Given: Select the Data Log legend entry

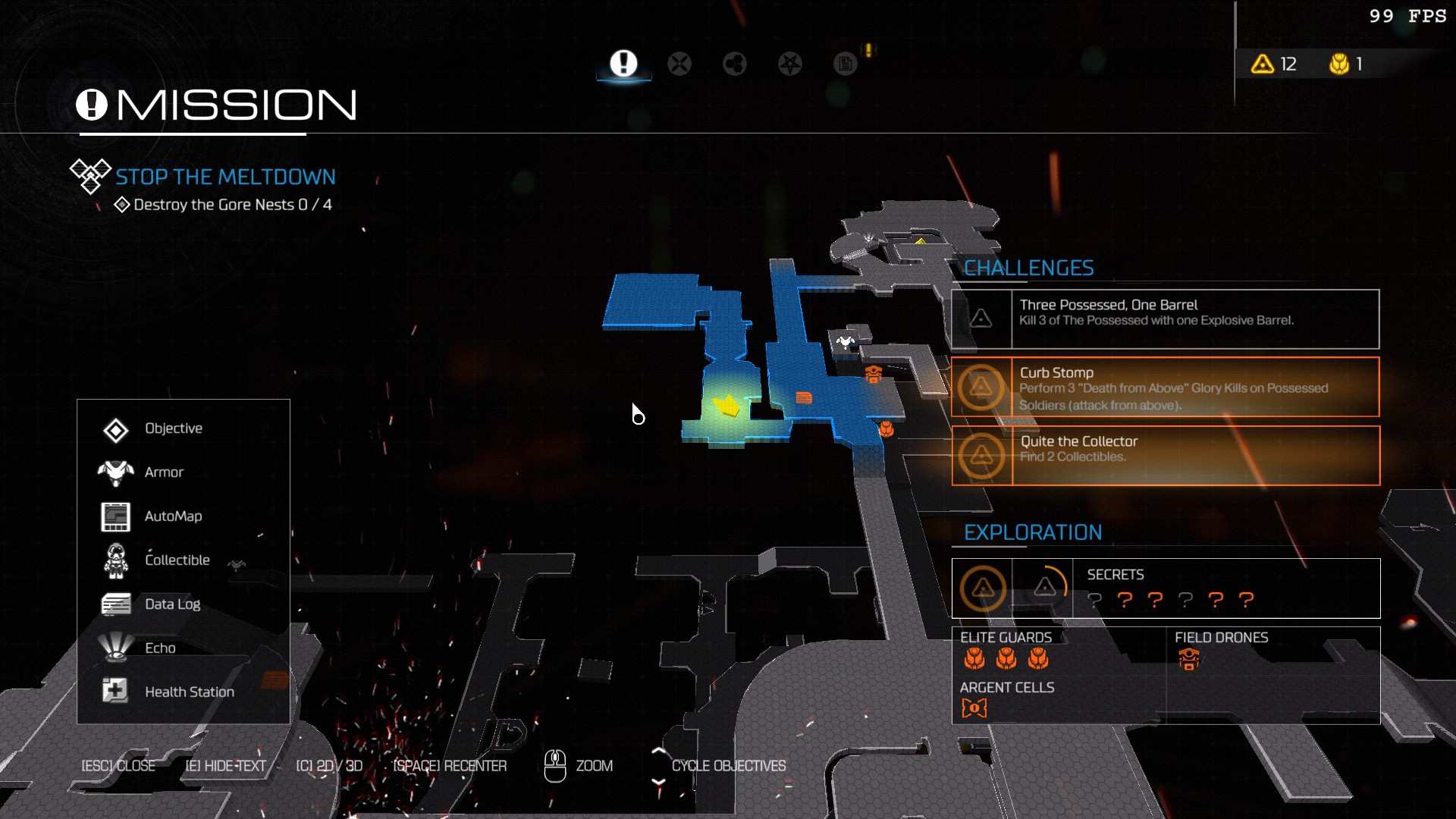Looking at the screenshot, I should (172, 605).
